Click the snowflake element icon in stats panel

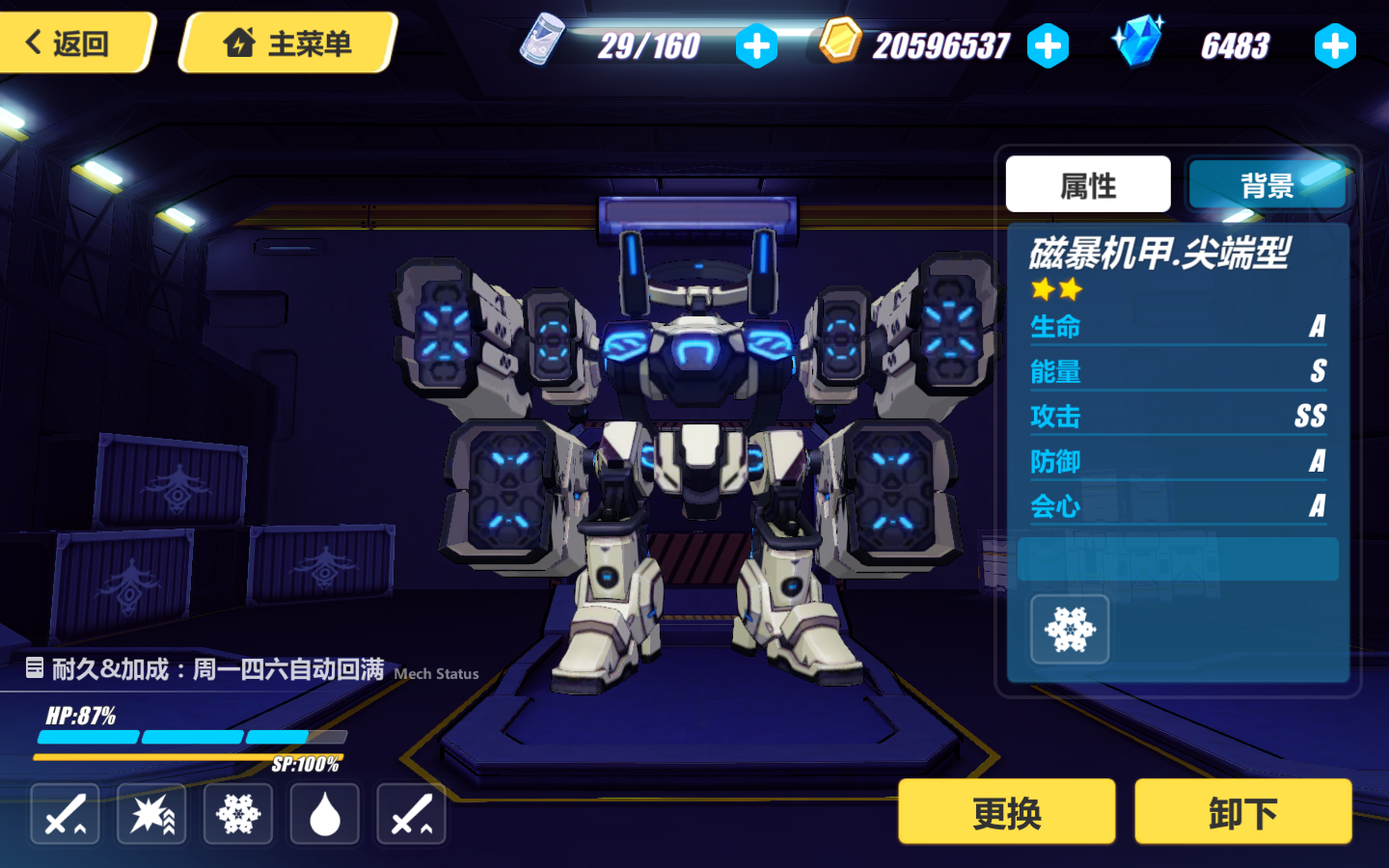(1069, 629)
